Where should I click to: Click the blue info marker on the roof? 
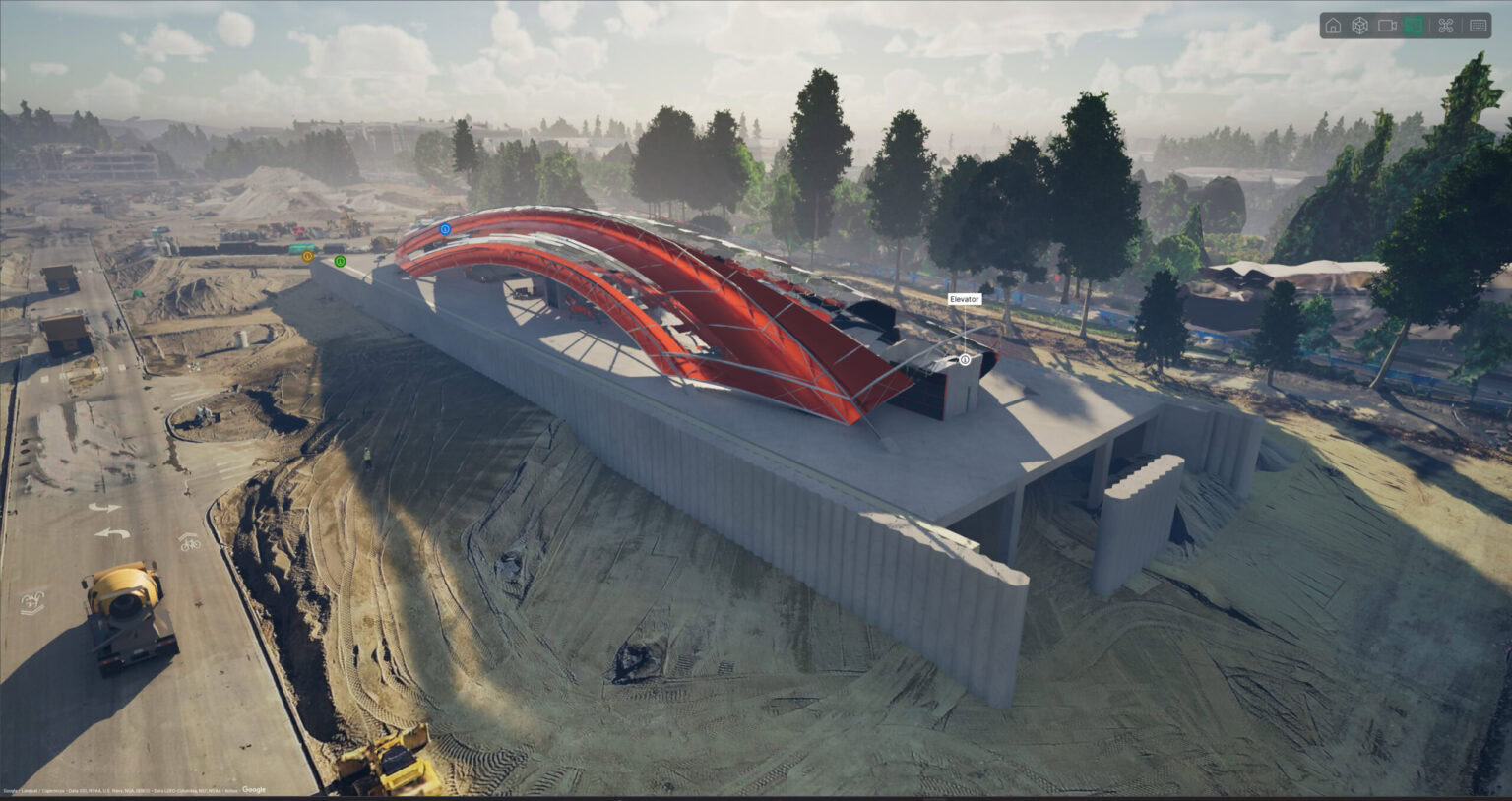pos(445,229)
